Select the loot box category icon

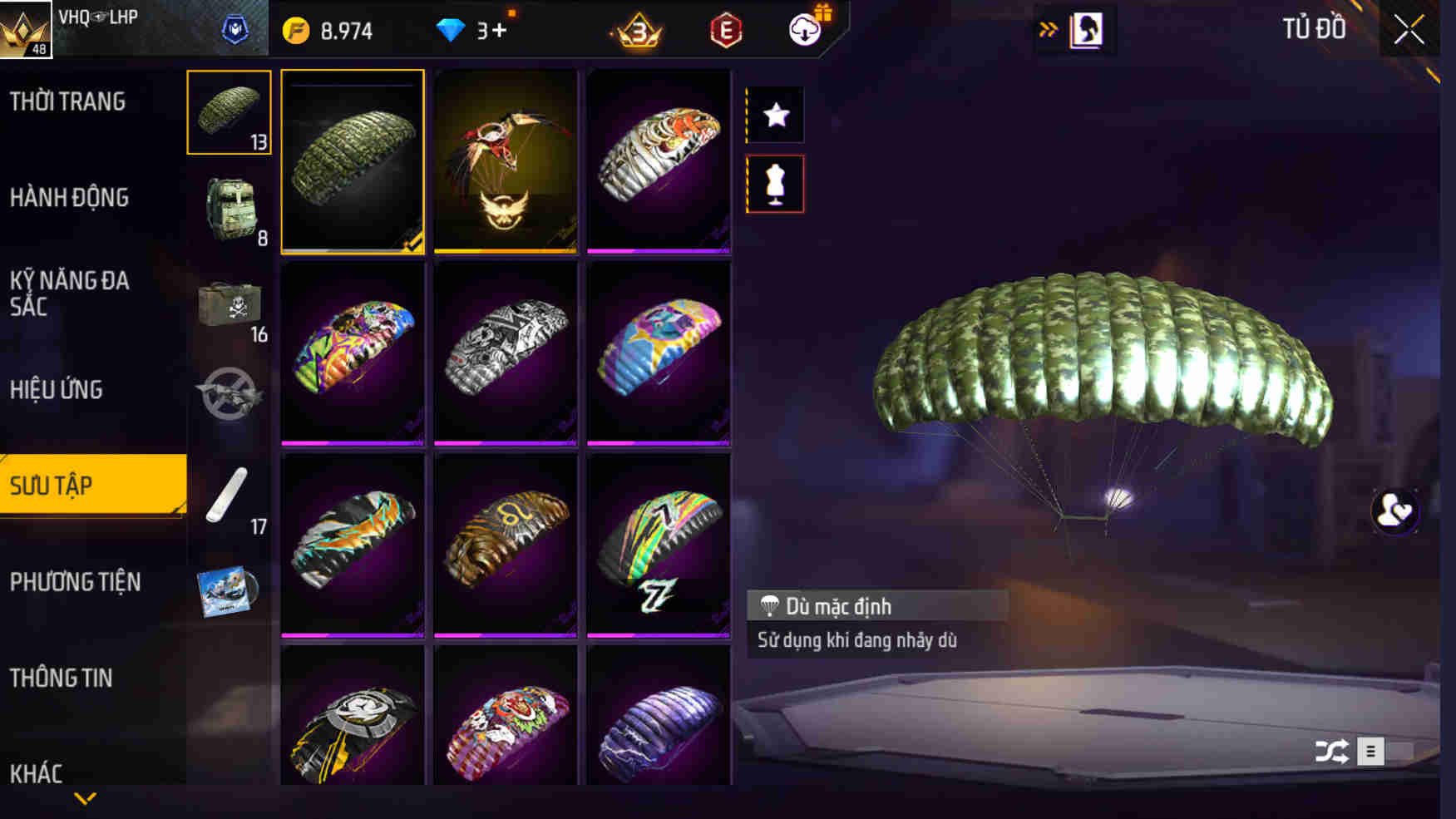coord(228,305)
